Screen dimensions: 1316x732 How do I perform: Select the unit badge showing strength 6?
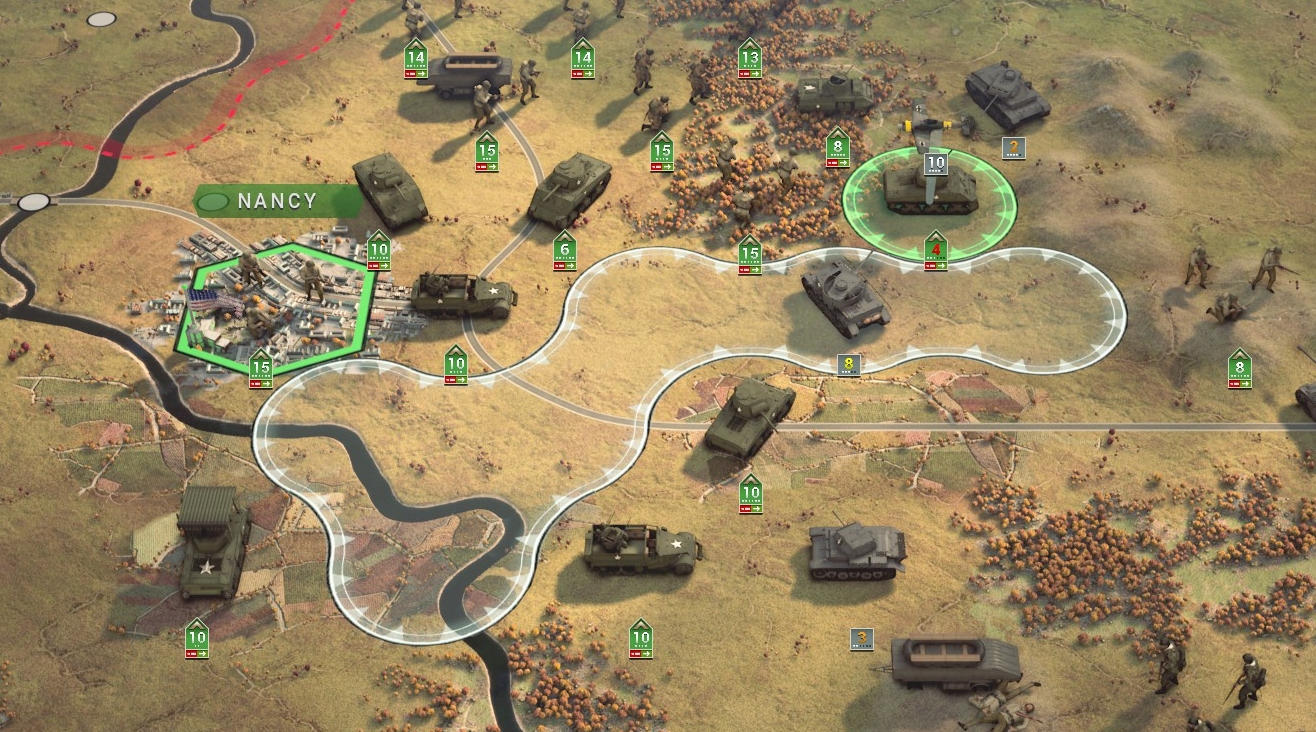tap(565, 251)
